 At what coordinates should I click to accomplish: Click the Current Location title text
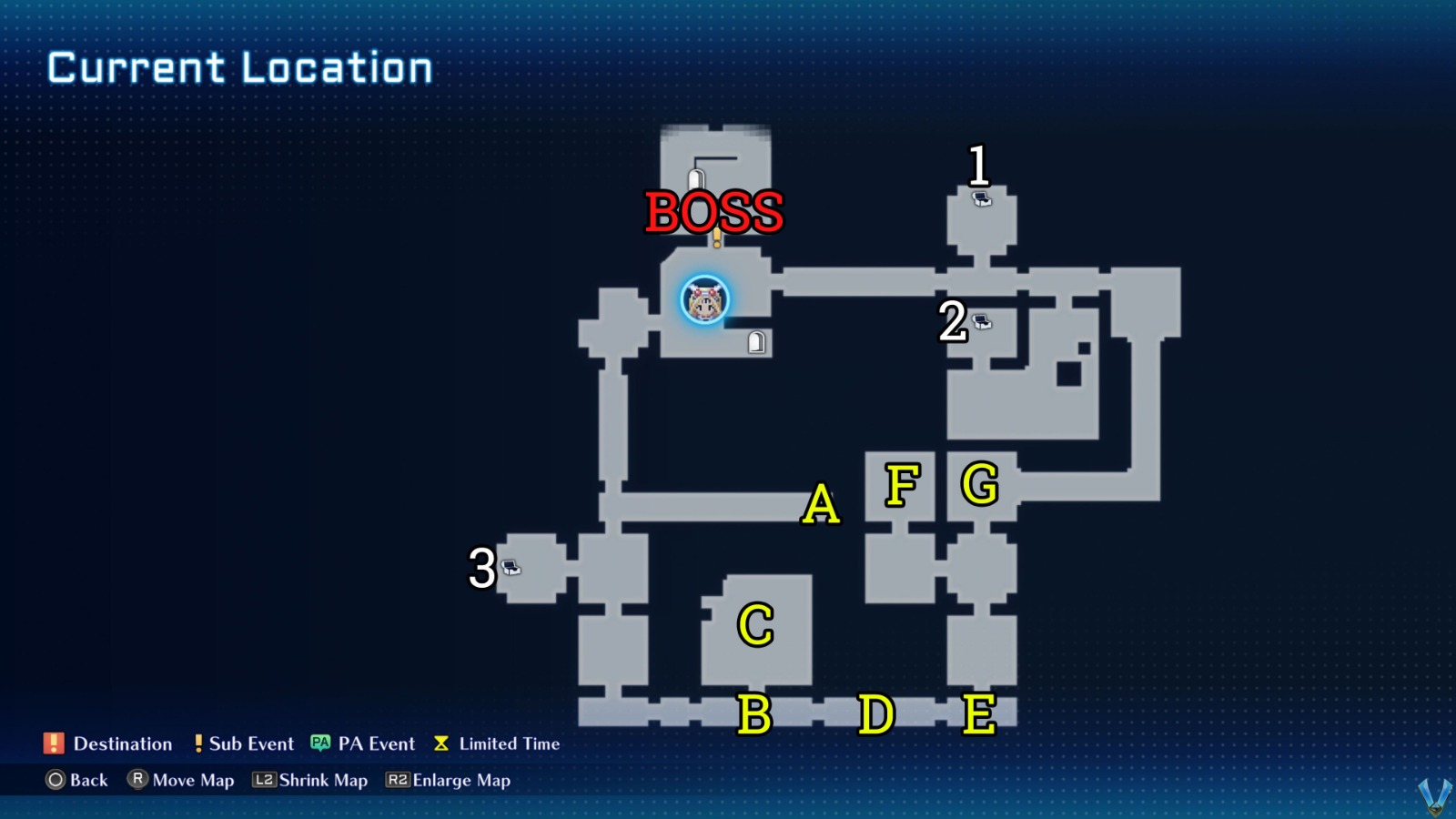[x=240, y=66]
